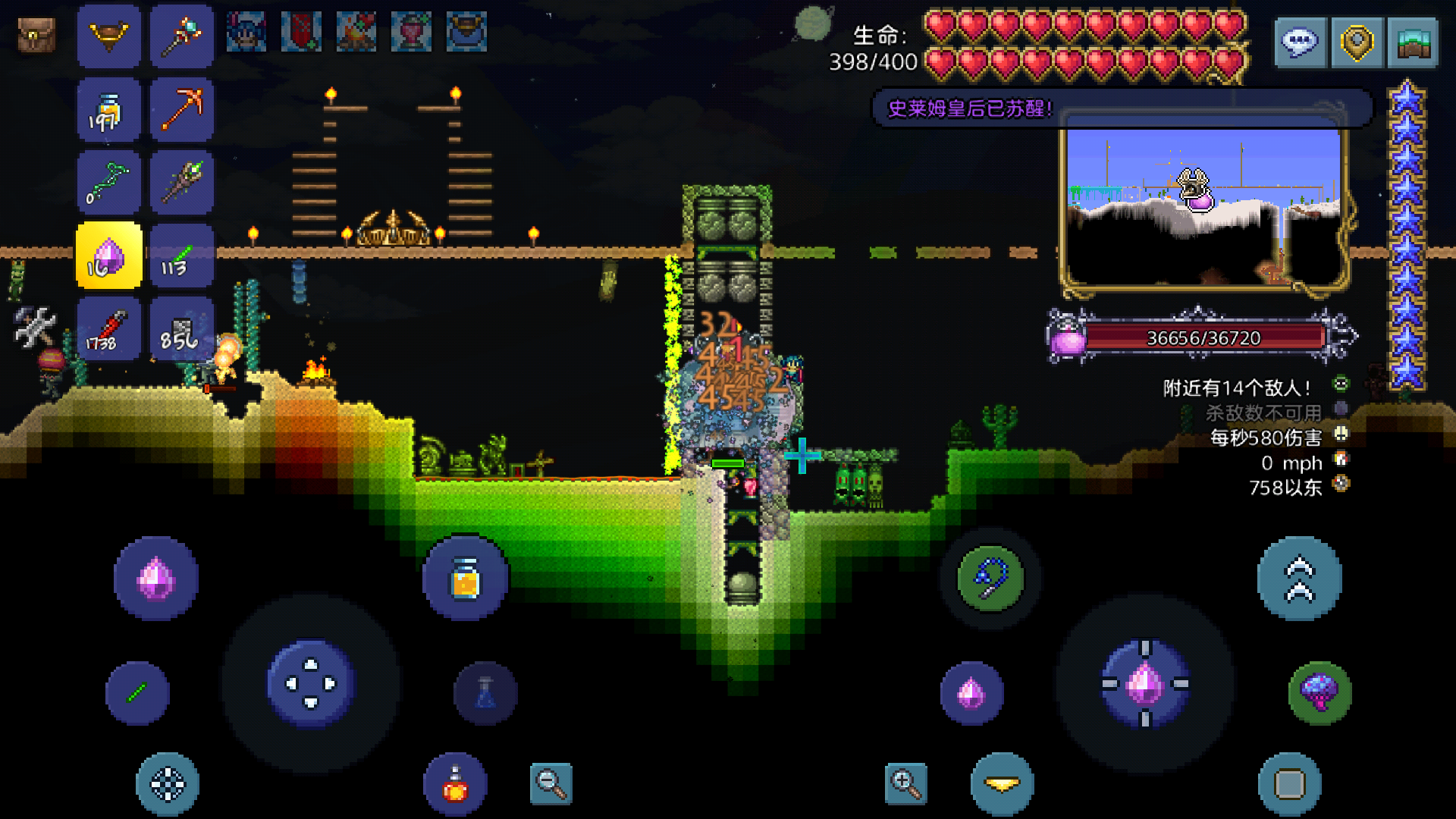Tap the golden map pin button
This screenshot has width=1456, height=819.
coord(1357,43)
